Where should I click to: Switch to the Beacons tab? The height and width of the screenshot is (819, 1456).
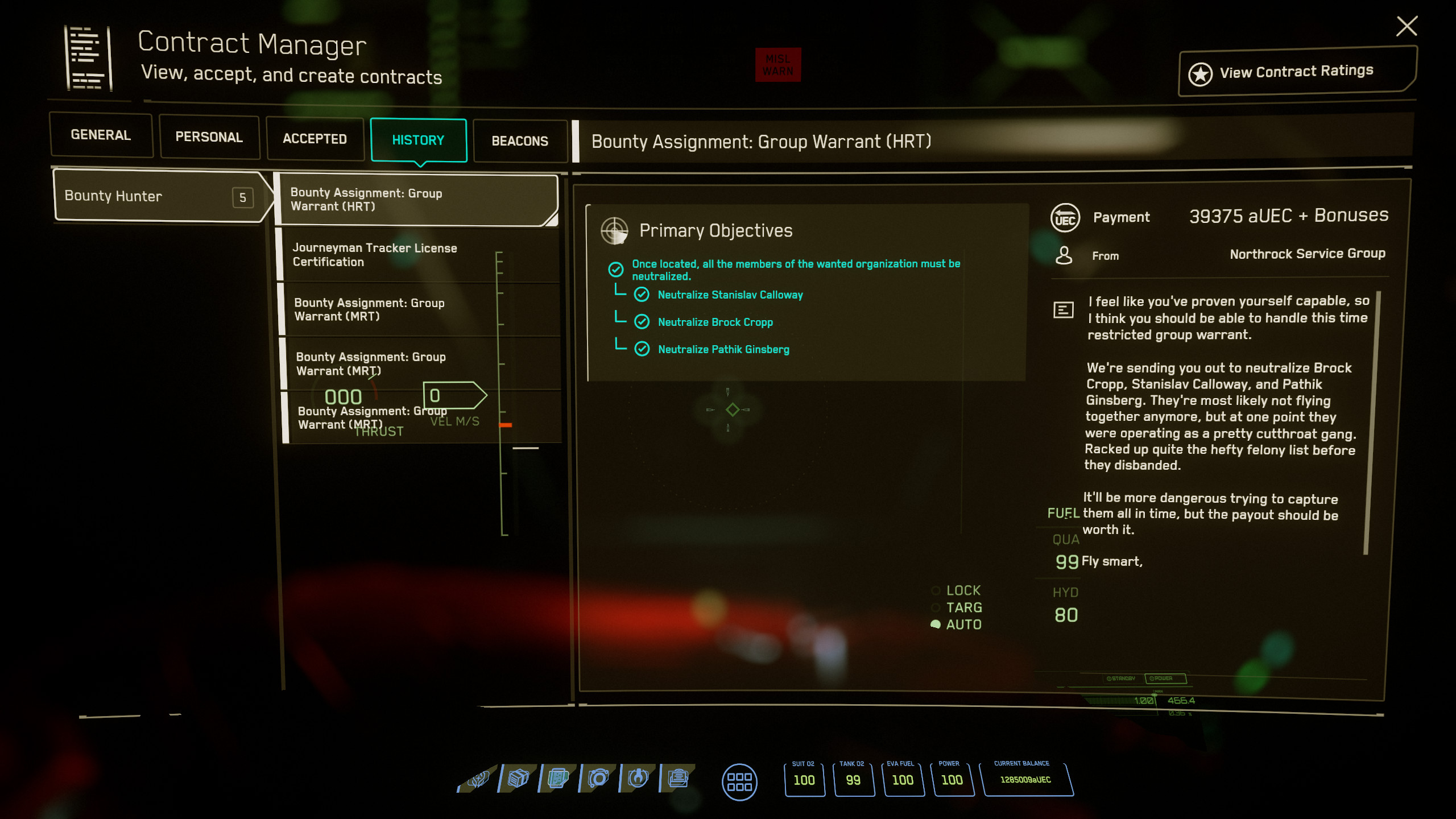pos(519,142)
